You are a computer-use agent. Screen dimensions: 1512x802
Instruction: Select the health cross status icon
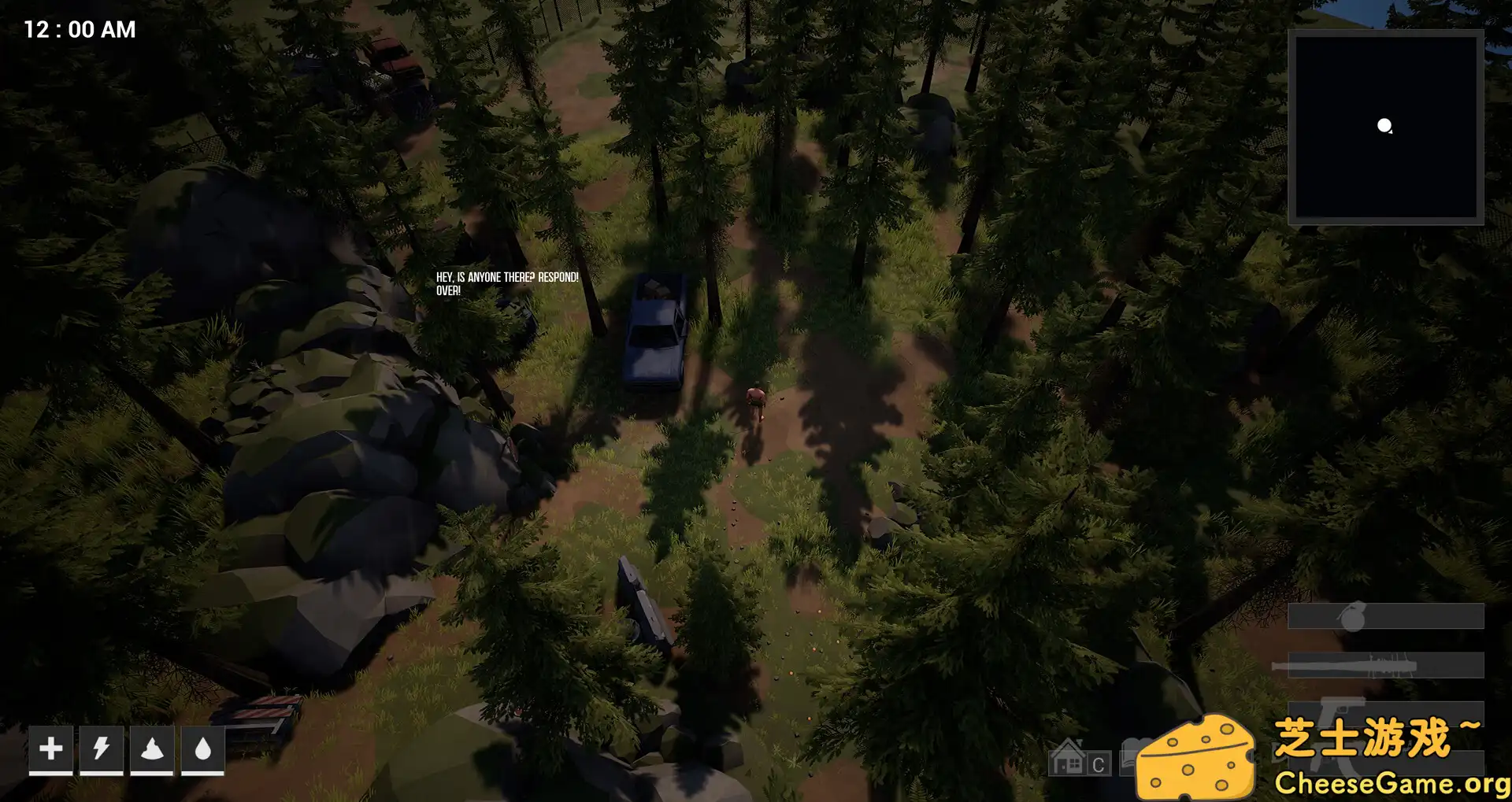pyautogui.click(x=52, y=750)
